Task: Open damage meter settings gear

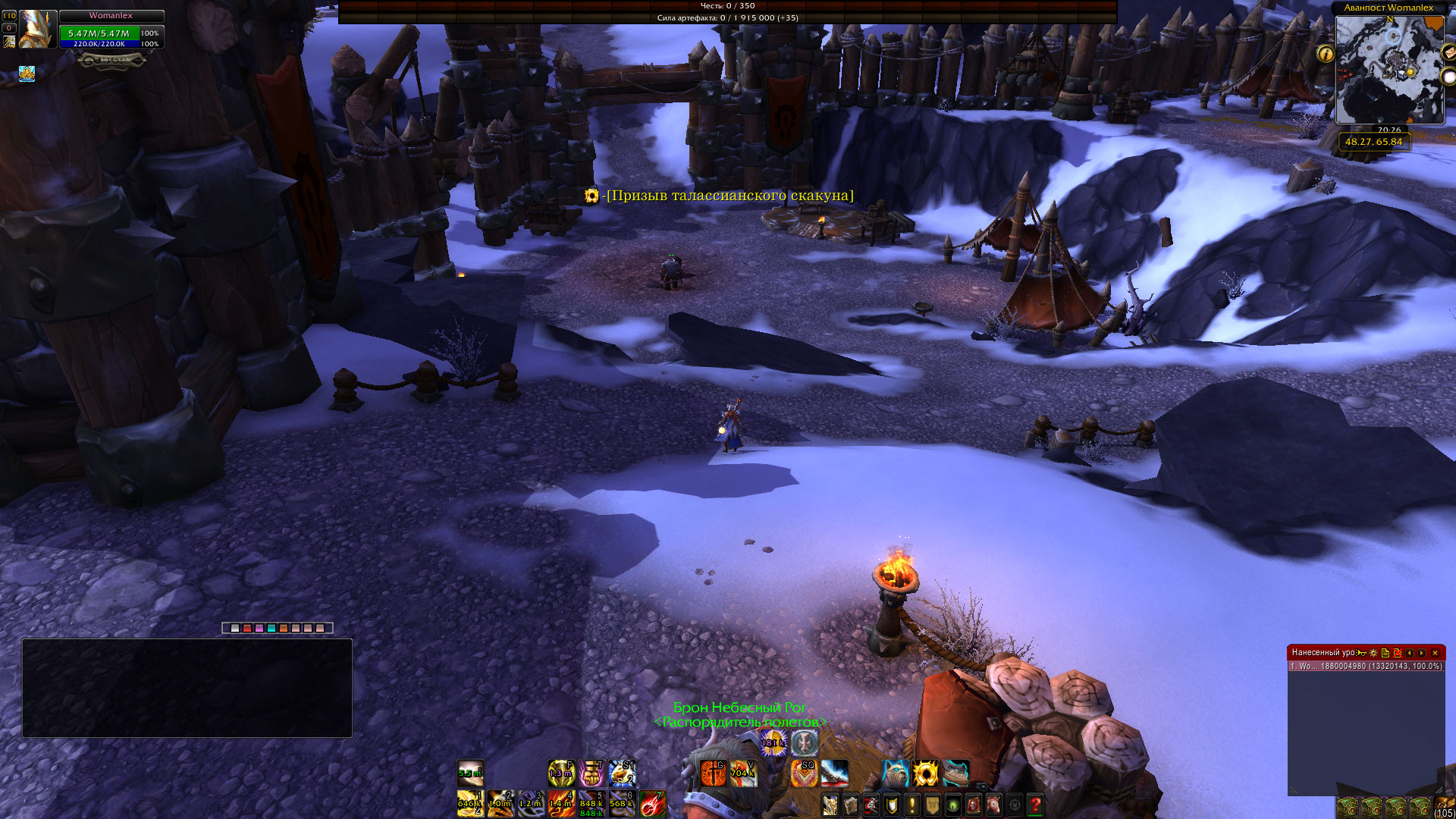Action: point(1373,653)
